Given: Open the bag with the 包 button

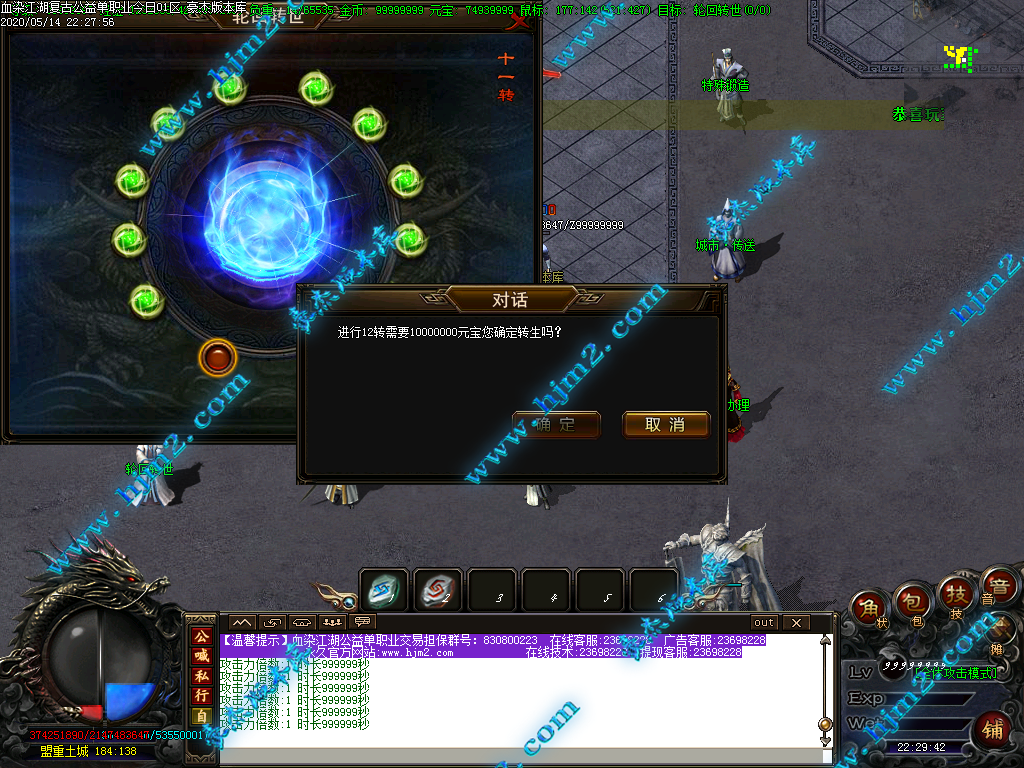Looking at the screenshot, I should pyautogui.click(x=913, y=600).
